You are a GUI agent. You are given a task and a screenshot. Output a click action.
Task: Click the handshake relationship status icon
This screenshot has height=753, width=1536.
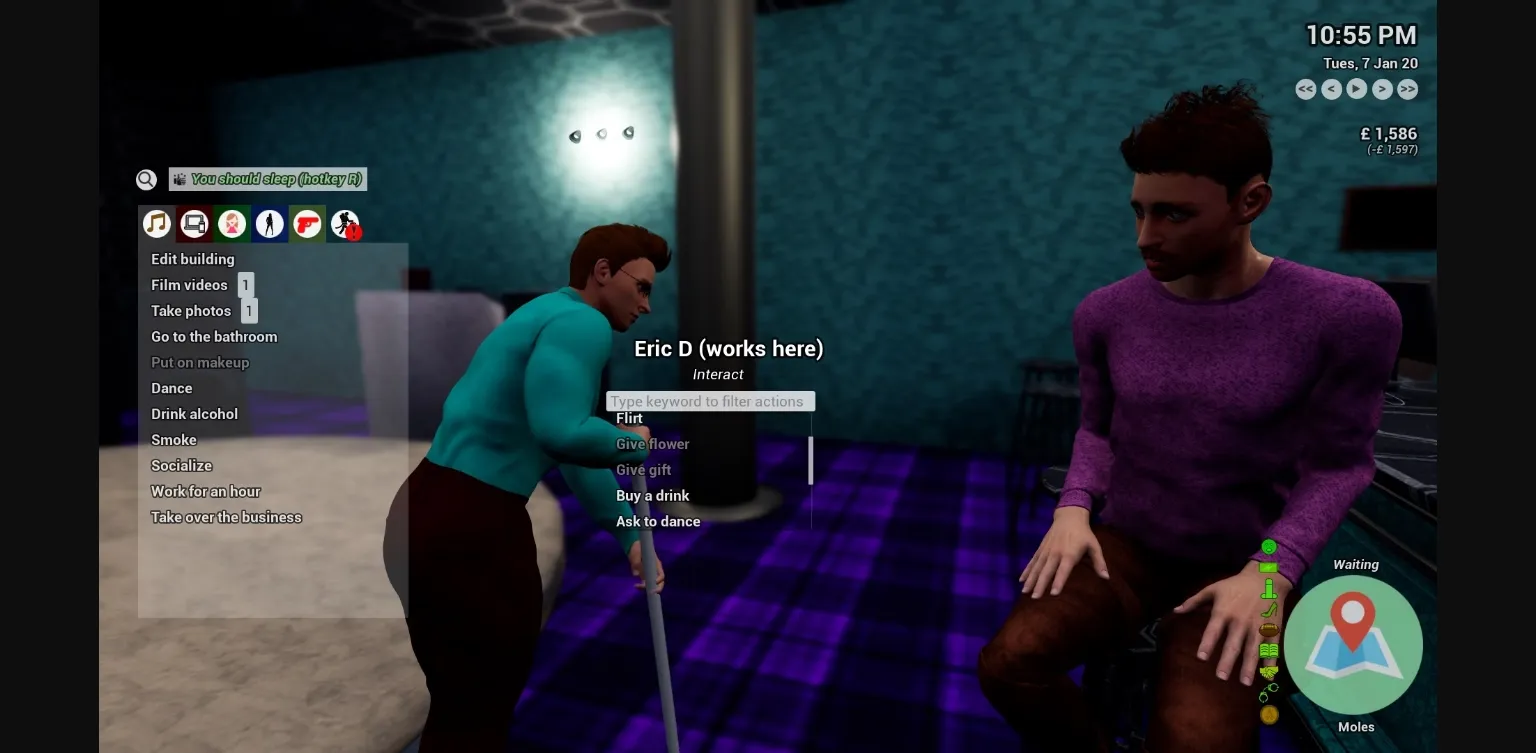[1268, 666]
